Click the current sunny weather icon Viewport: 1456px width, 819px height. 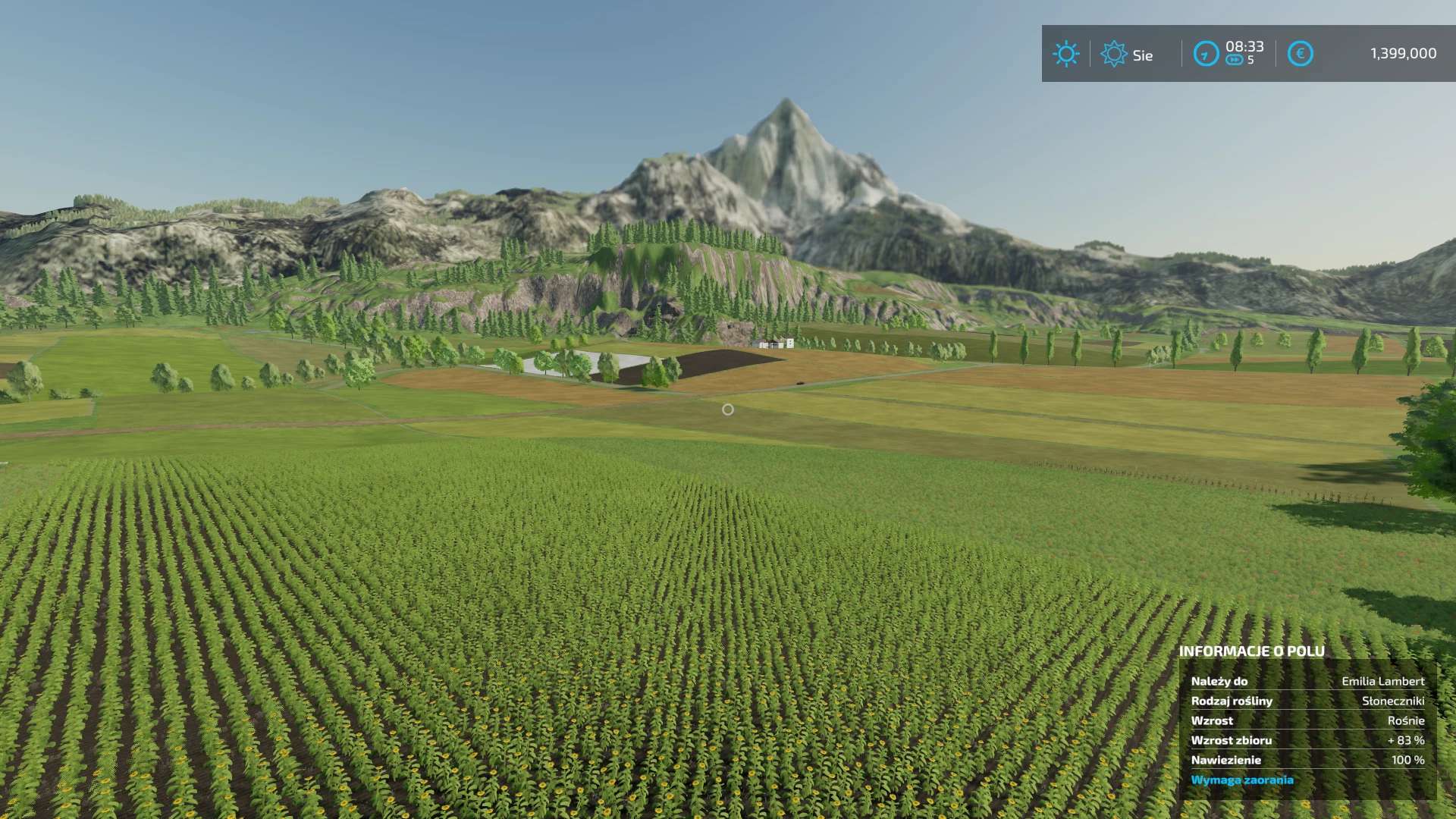coord(1065,54)
